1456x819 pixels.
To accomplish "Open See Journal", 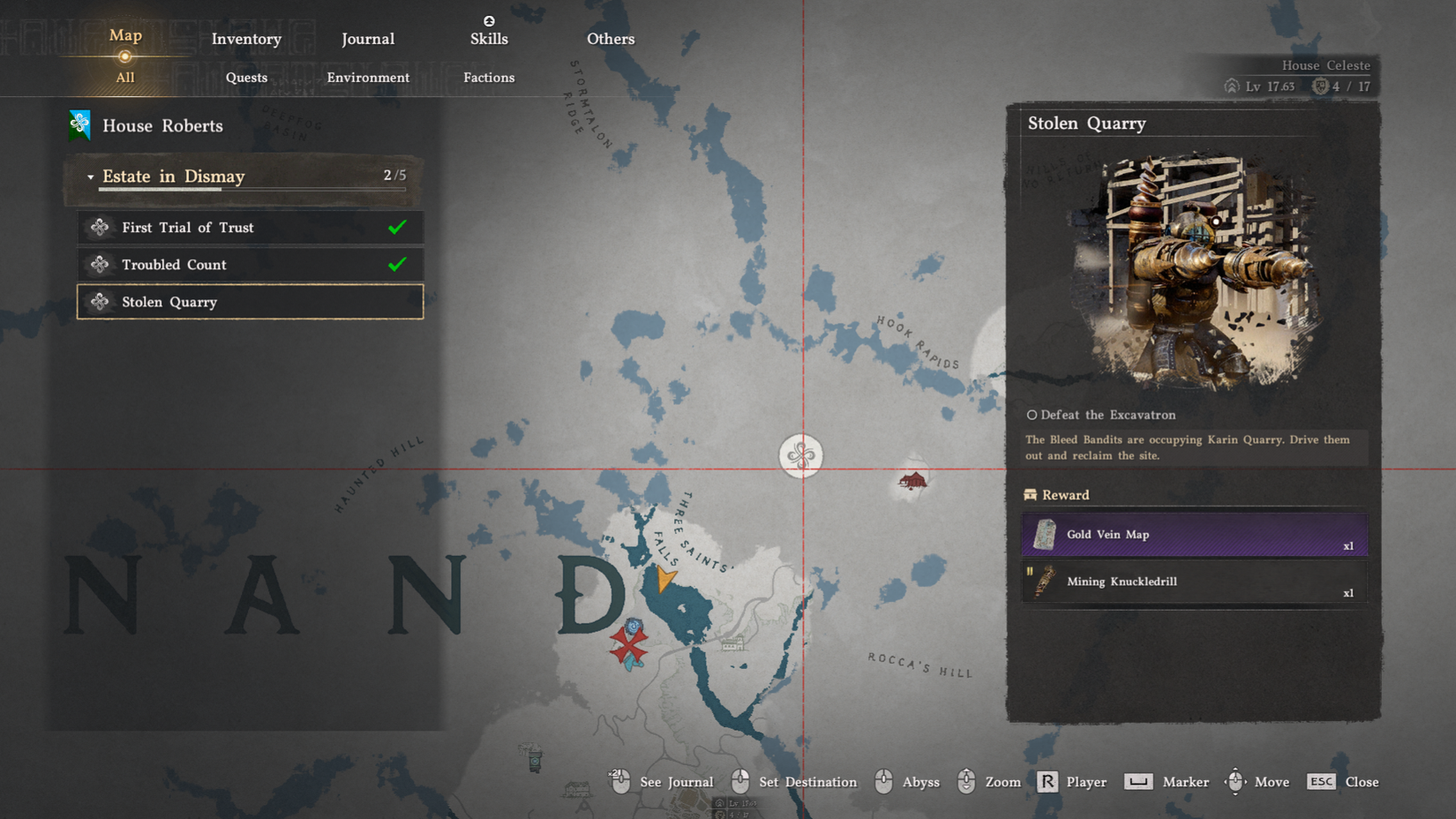I will coord(678,782).
